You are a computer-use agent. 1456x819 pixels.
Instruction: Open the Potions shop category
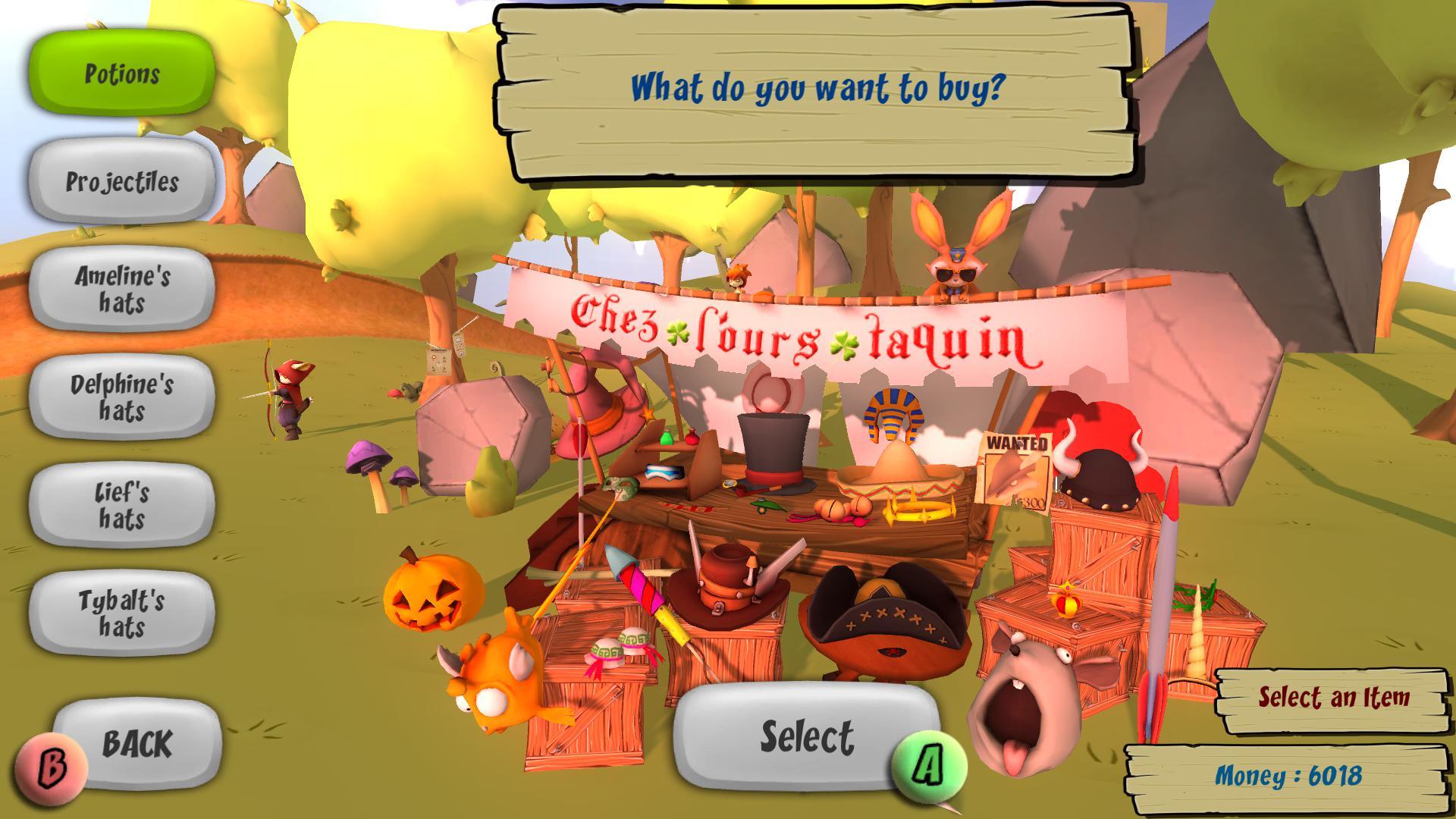(122, 74)
